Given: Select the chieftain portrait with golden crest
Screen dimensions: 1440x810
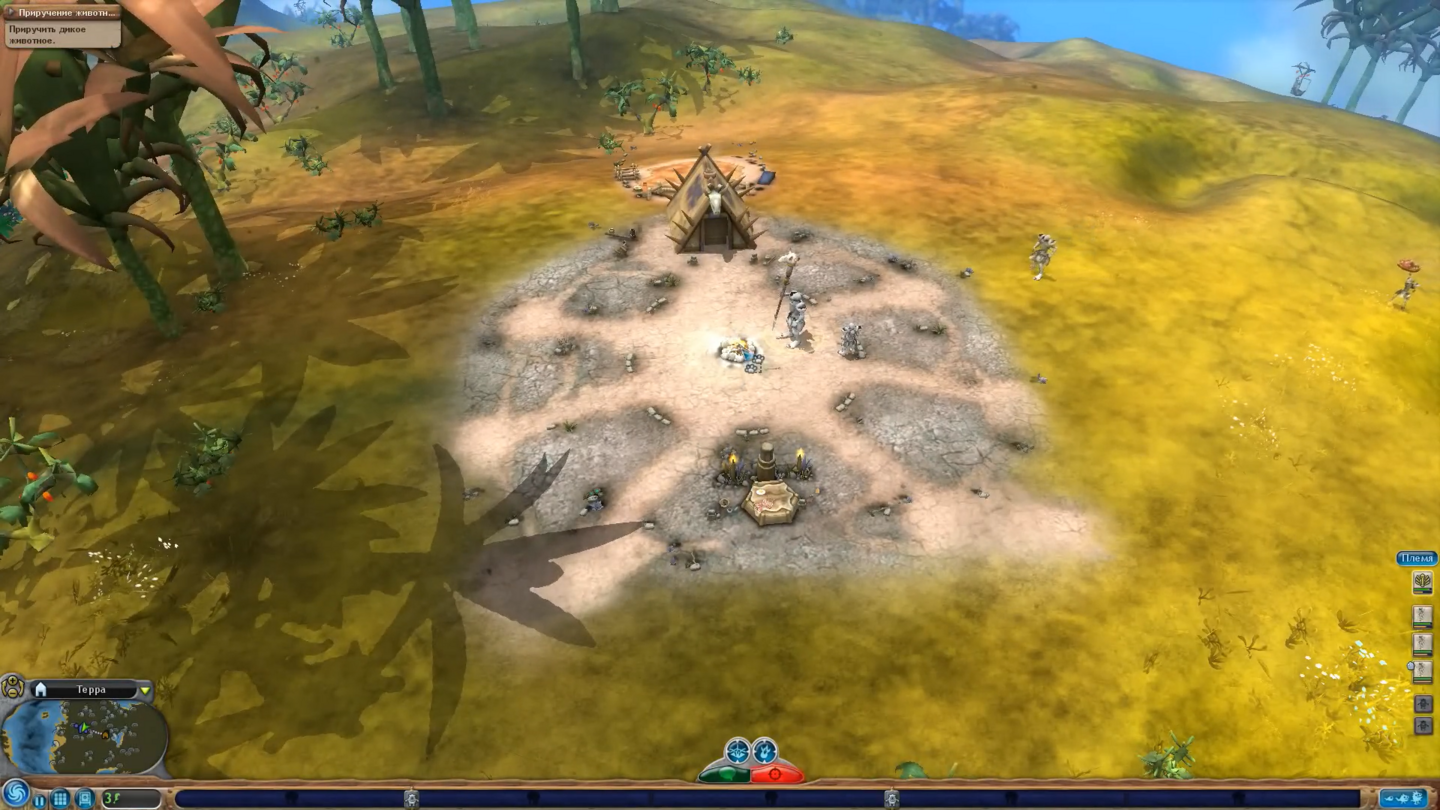Looking at the screenshot, I should (x=1422, y=583).
